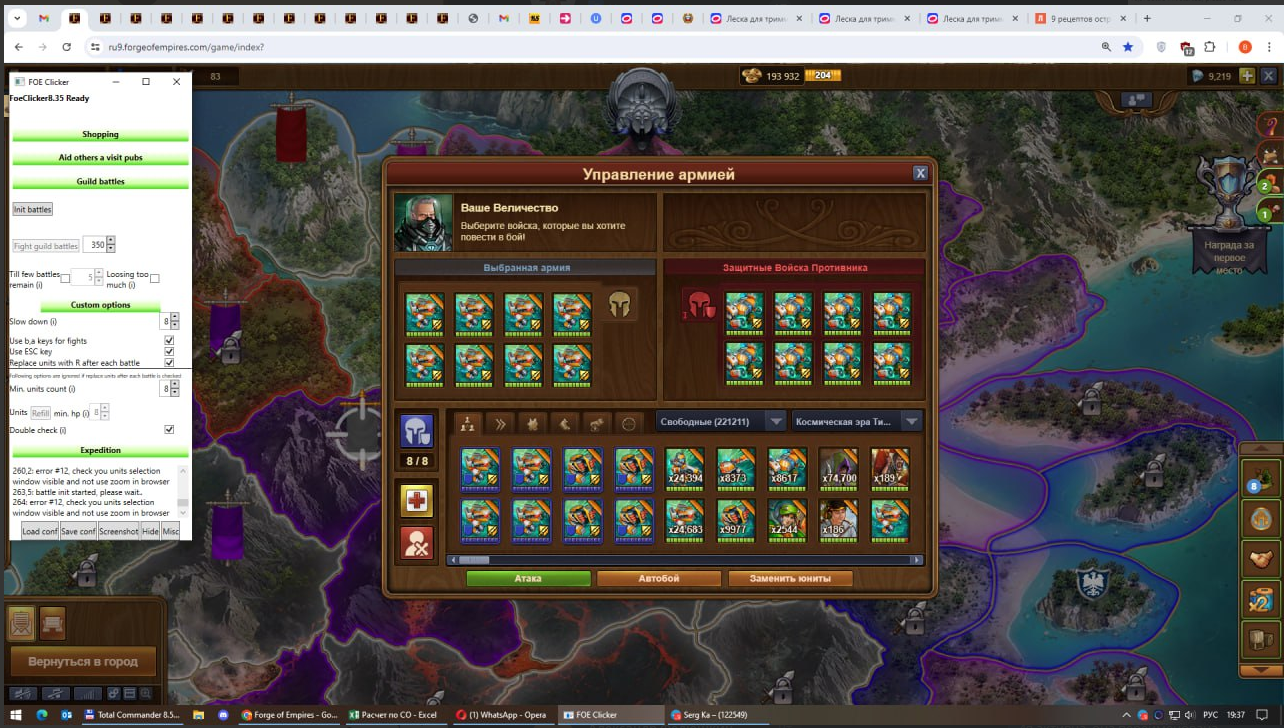Click the green plus next to diamonds

(x=1247, y=76)
